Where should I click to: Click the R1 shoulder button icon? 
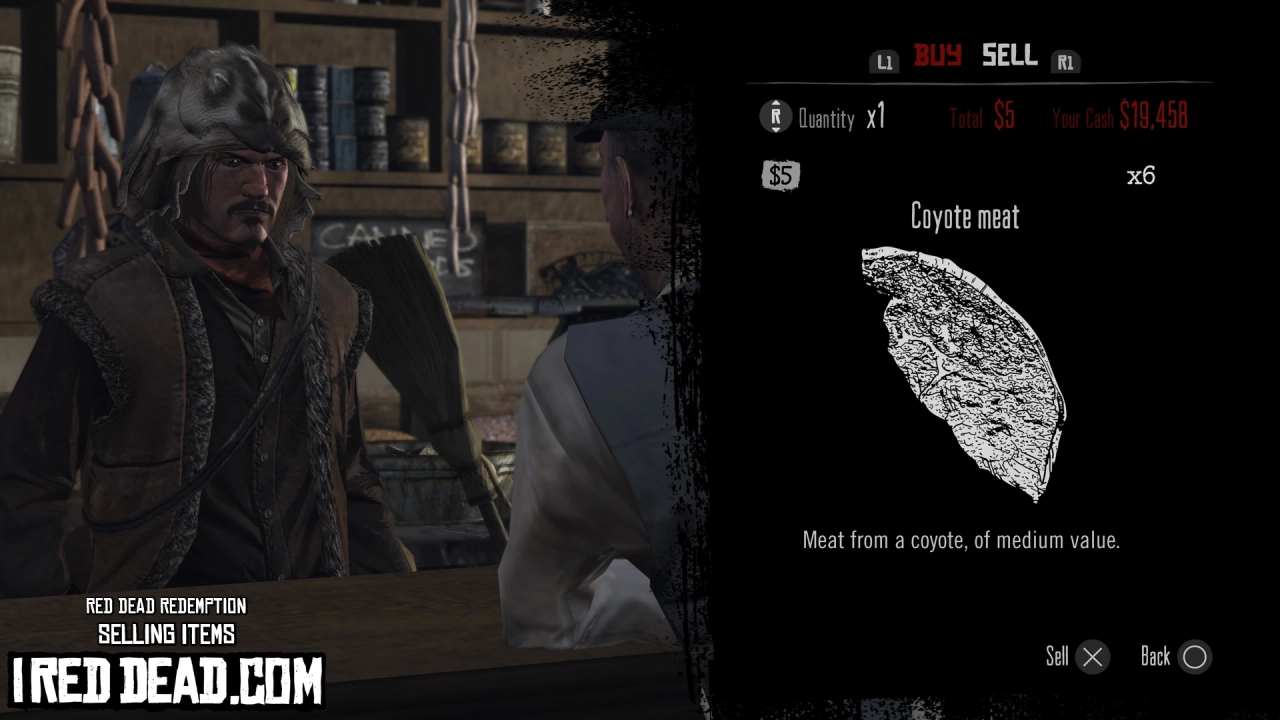pyautogui.click(x=1066, y=61)
